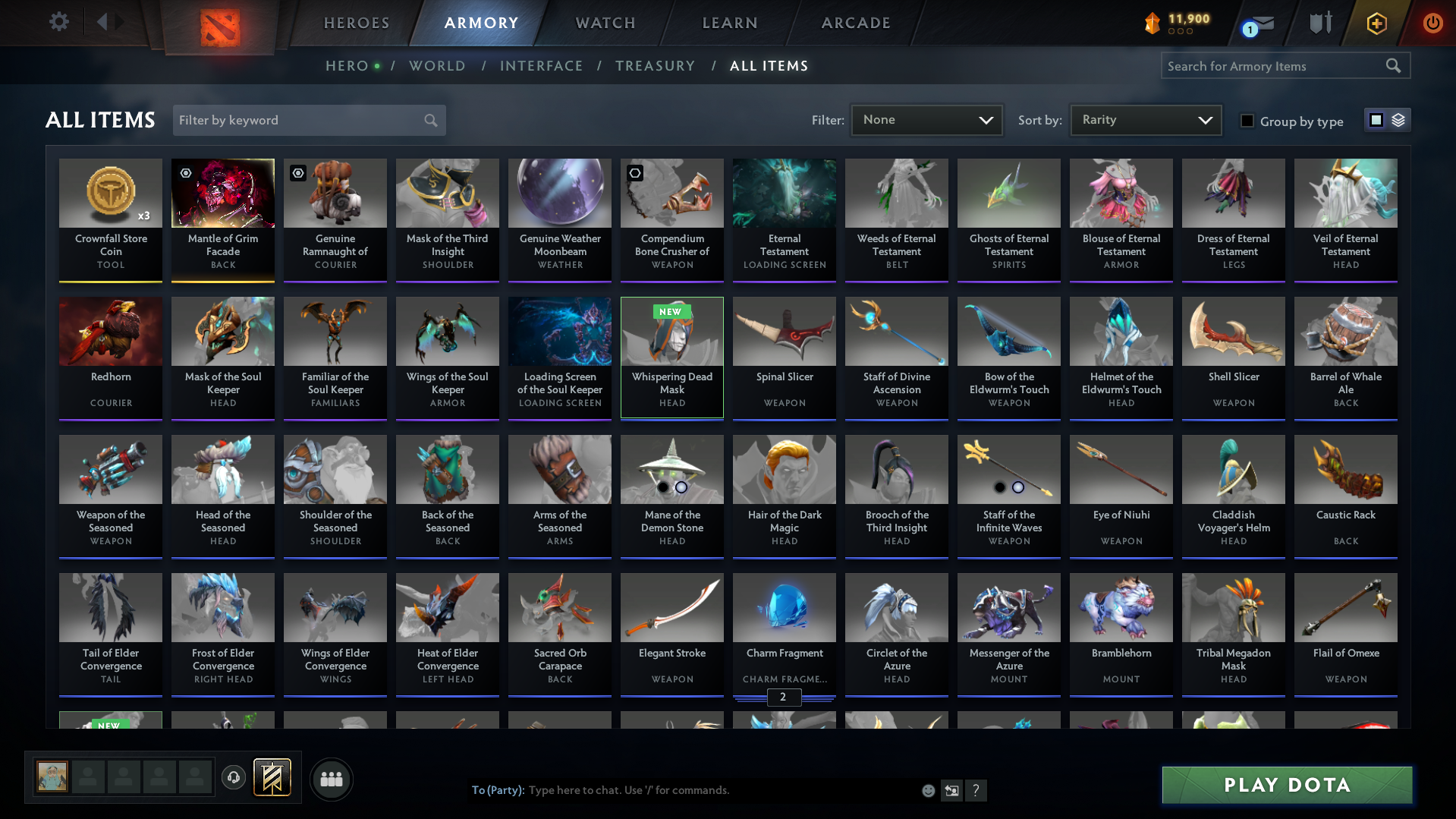Click the settings gear icon
1456x819 pixels.
click(59, 22)
